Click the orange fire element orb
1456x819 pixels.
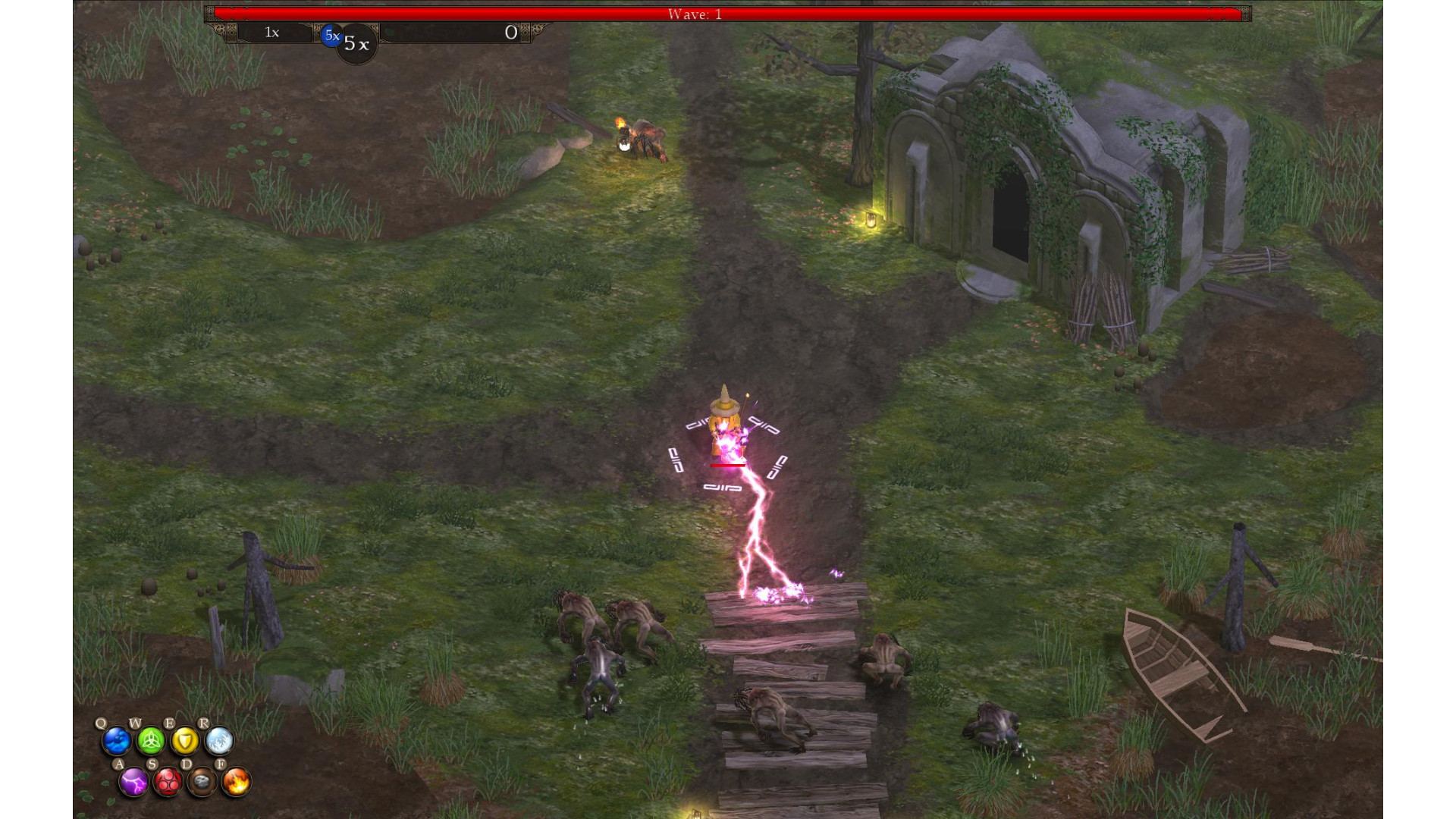236,782
